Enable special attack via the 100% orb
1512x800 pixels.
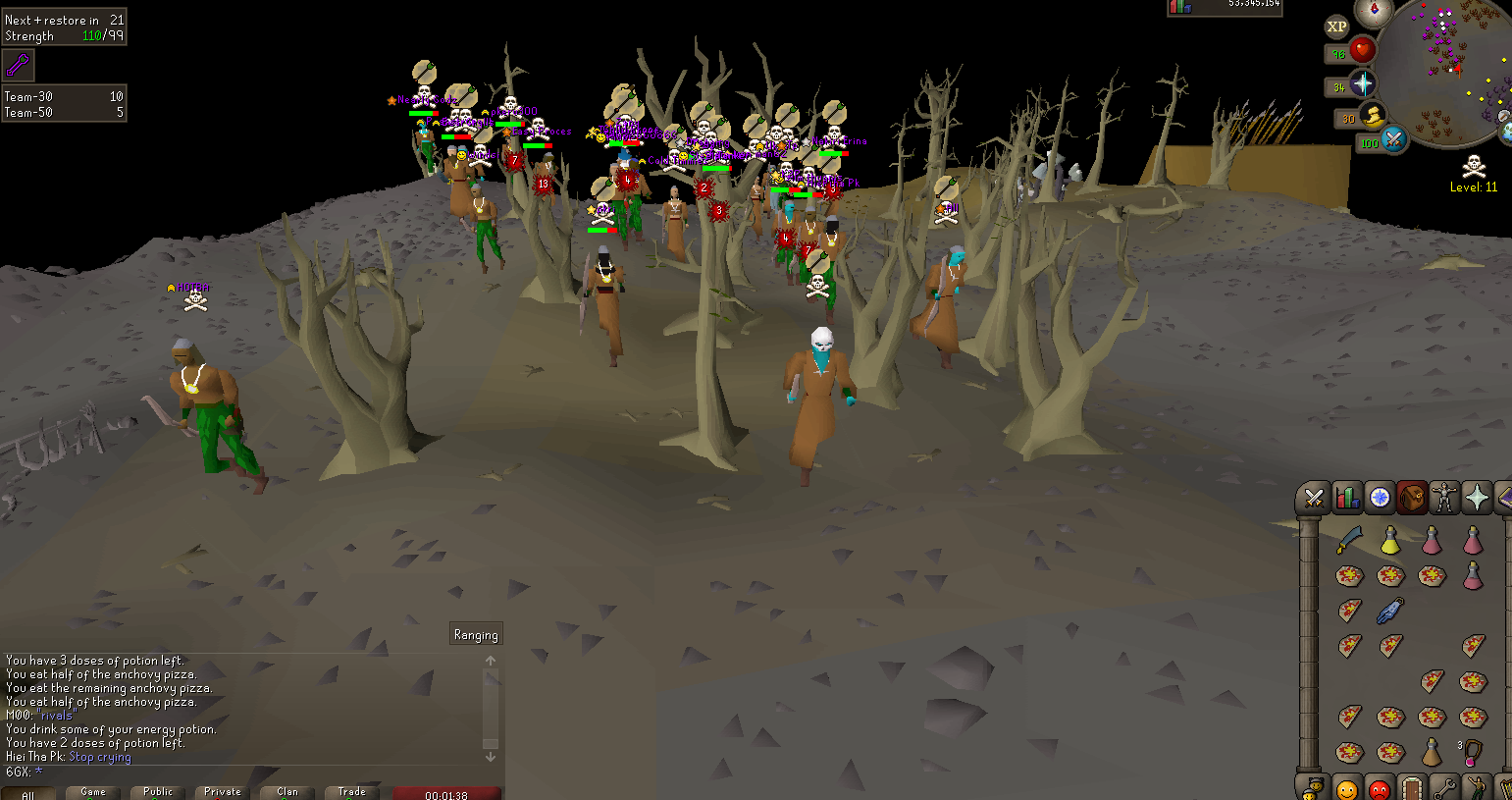1393,140
